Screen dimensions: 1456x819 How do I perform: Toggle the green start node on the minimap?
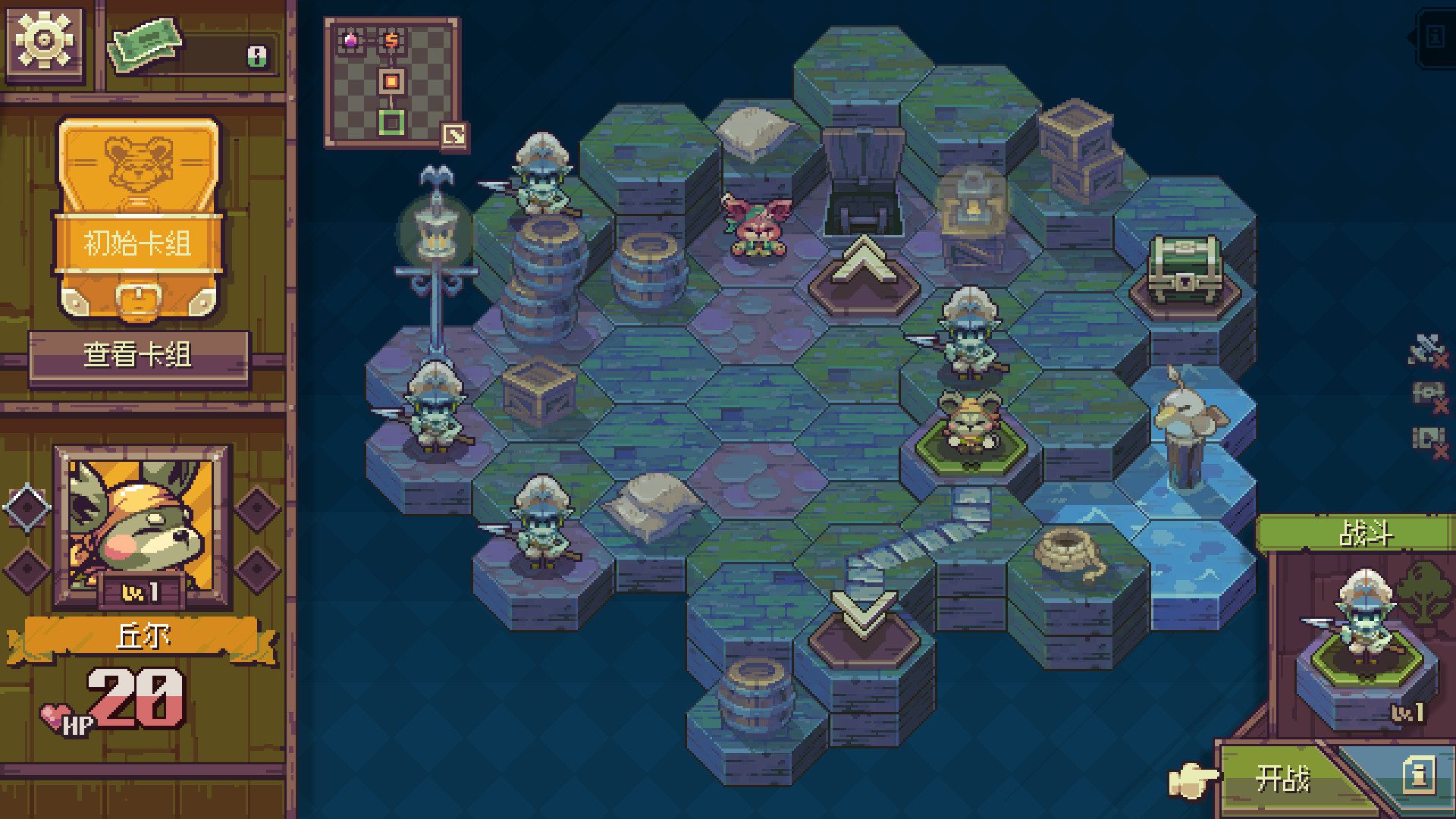[391, 121]
